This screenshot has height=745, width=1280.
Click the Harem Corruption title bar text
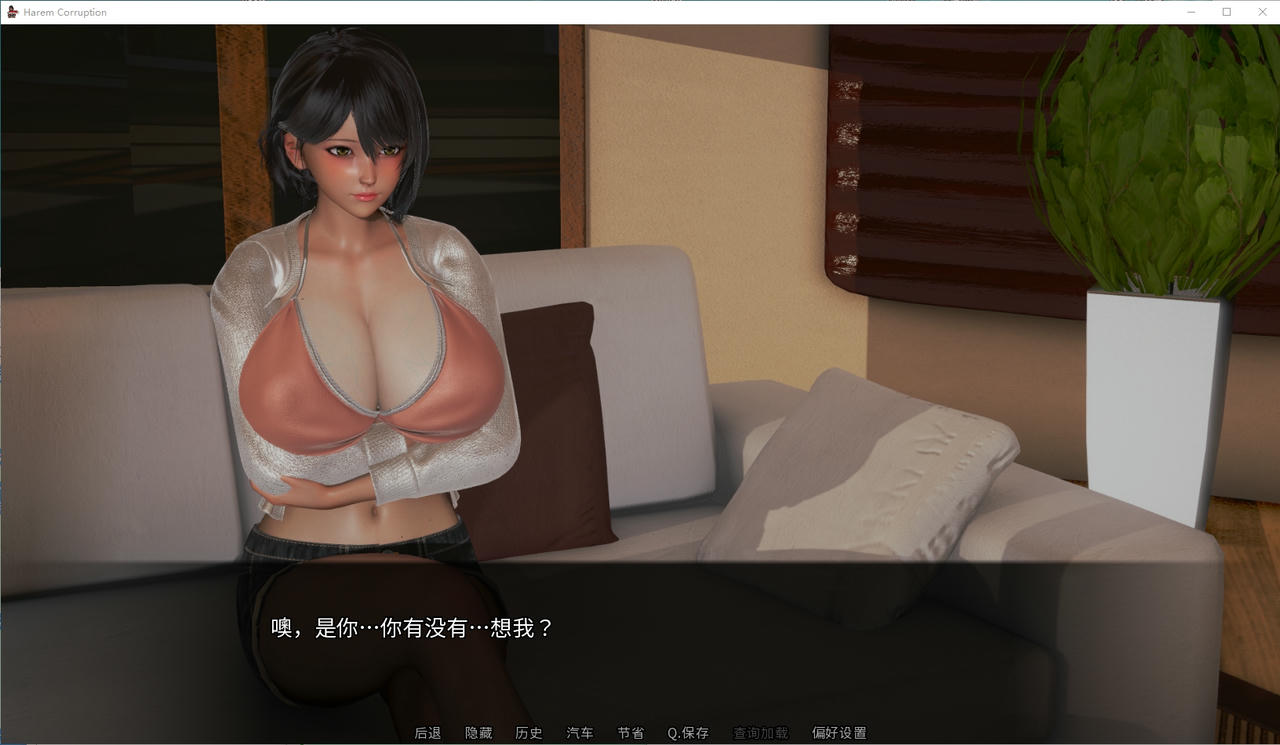[63, 11]
